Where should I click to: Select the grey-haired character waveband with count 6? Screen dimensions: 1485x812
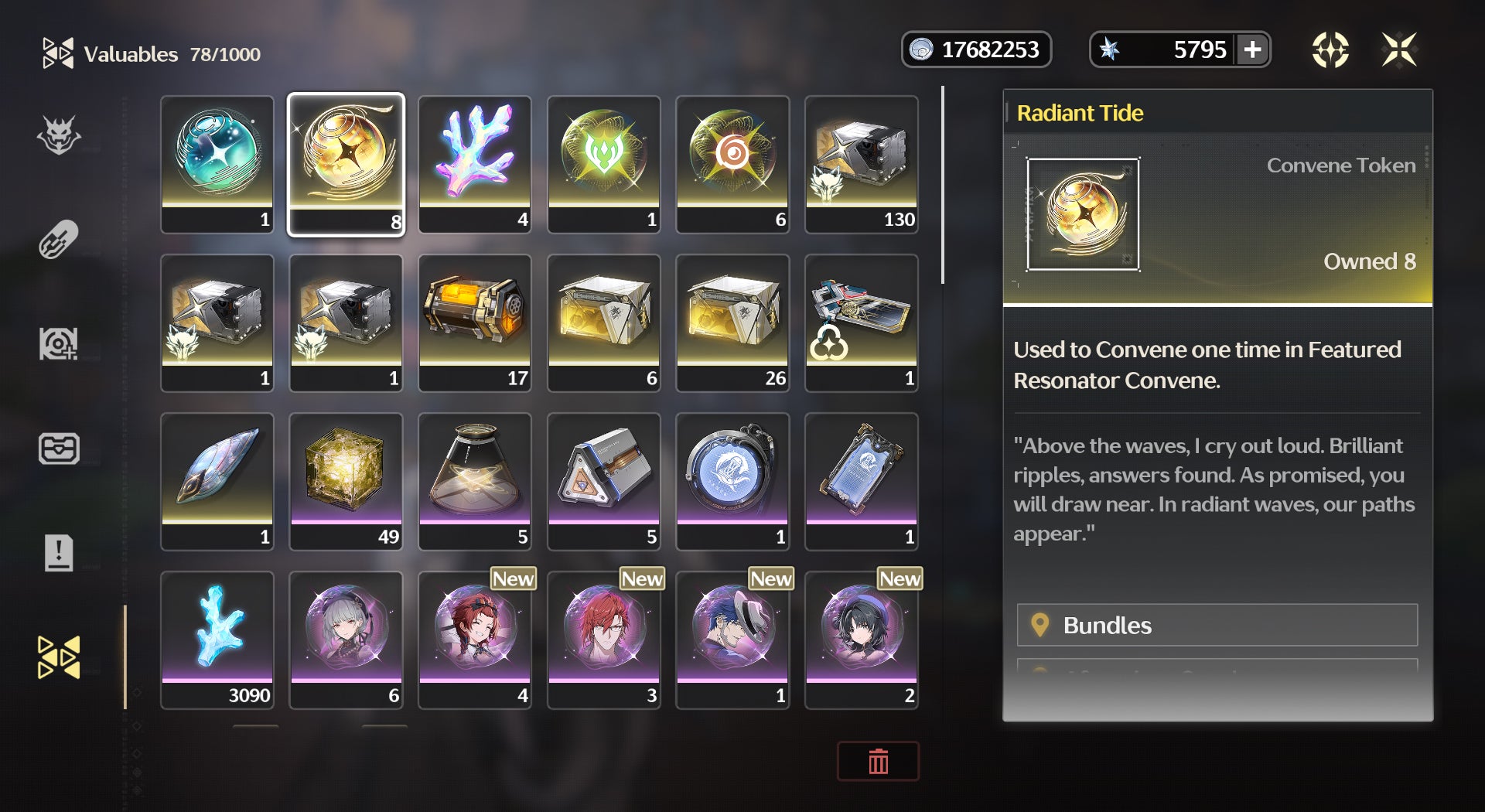coord(346,640)
